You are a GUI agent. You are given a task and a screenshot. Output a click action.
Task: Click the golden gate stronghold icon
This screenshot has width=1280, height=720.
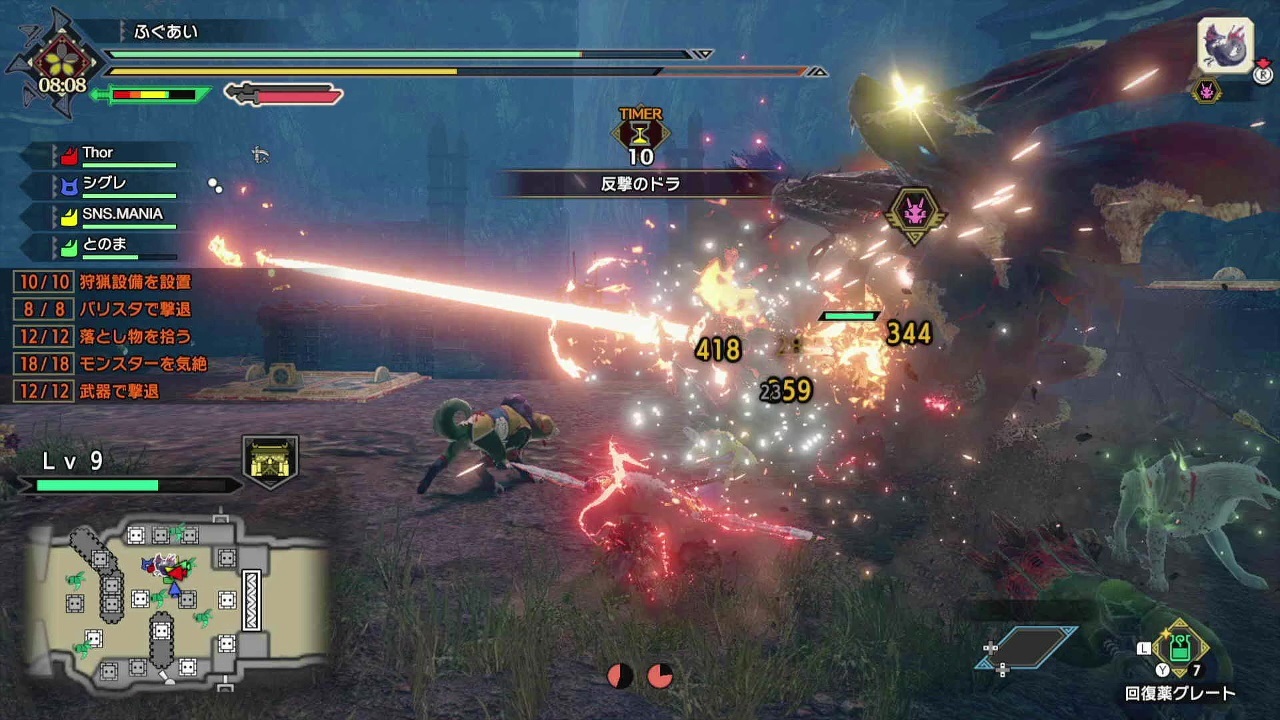(270, 461)
